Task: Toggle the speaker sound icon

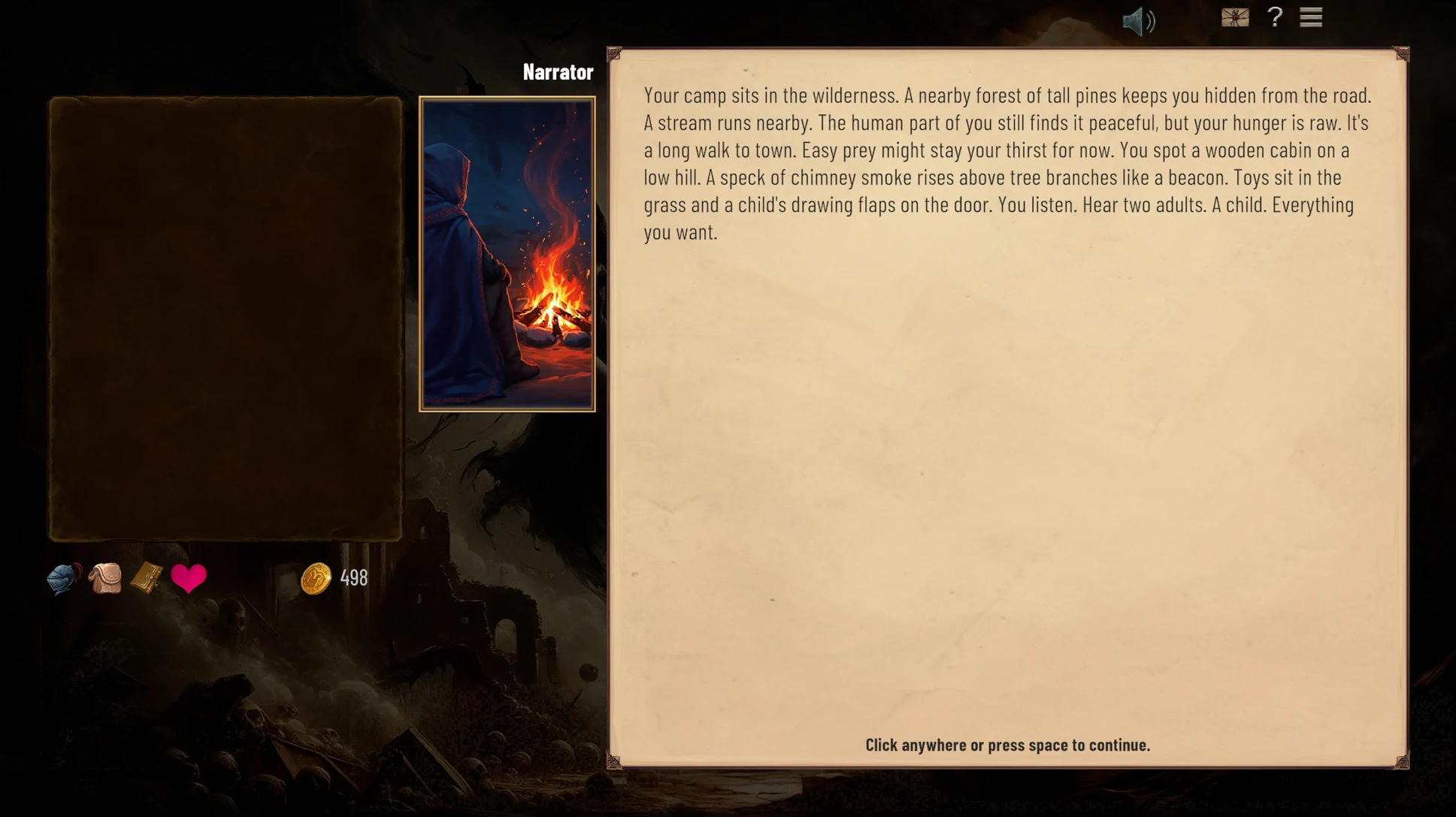Action: tap(1138, 21)
